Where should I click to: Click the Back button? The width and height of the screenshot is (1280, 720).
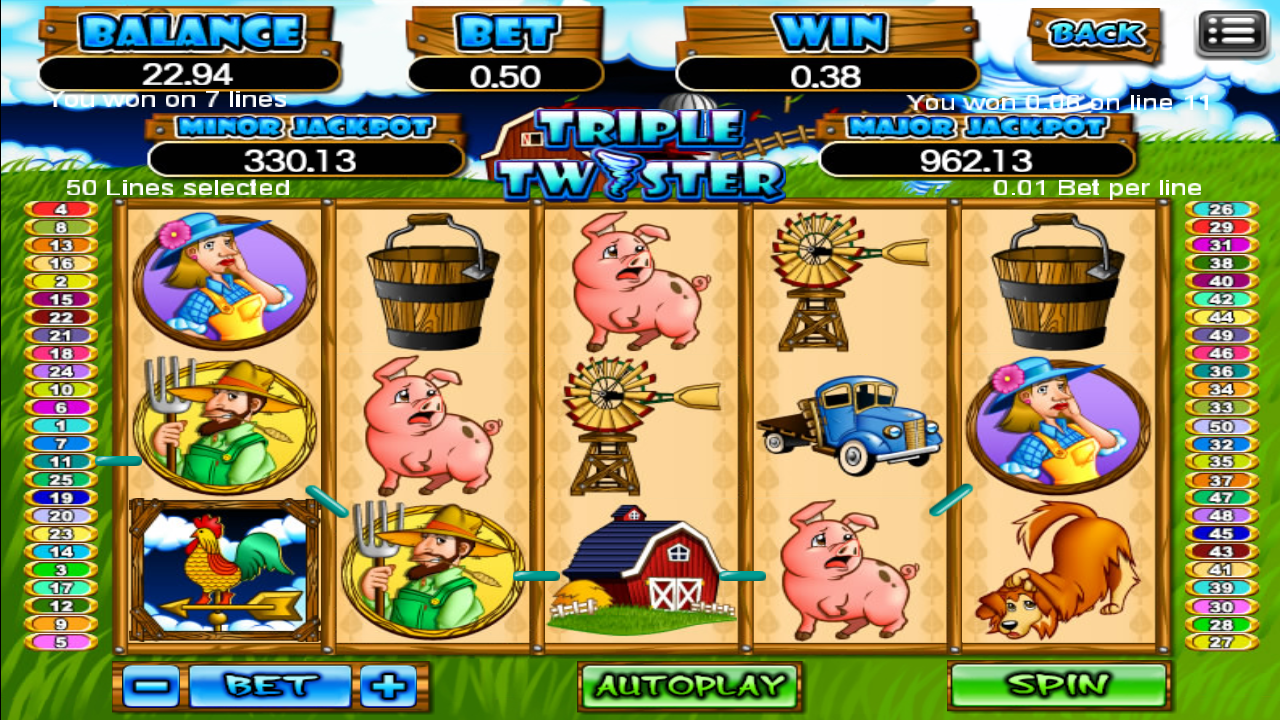(x=1096, y=34)
